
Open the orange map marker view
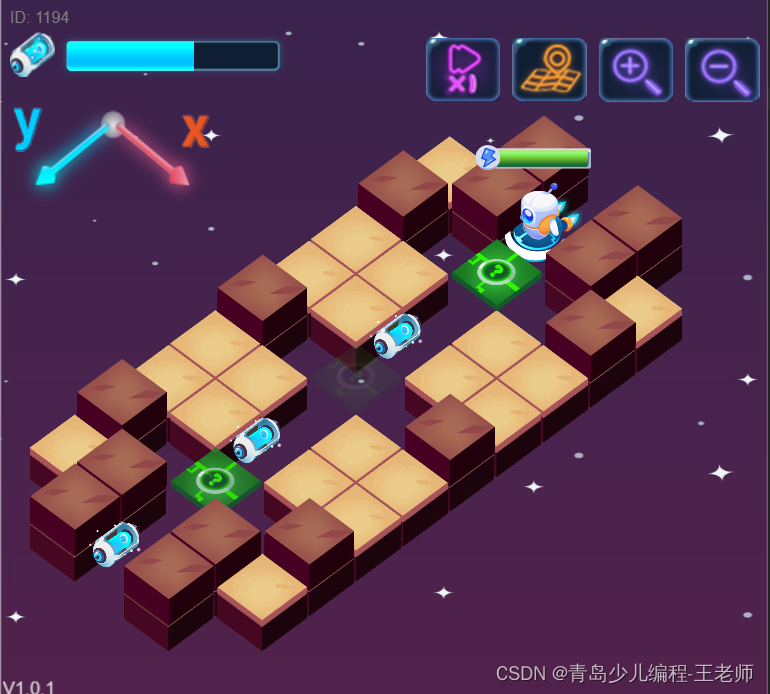[549, 69]
